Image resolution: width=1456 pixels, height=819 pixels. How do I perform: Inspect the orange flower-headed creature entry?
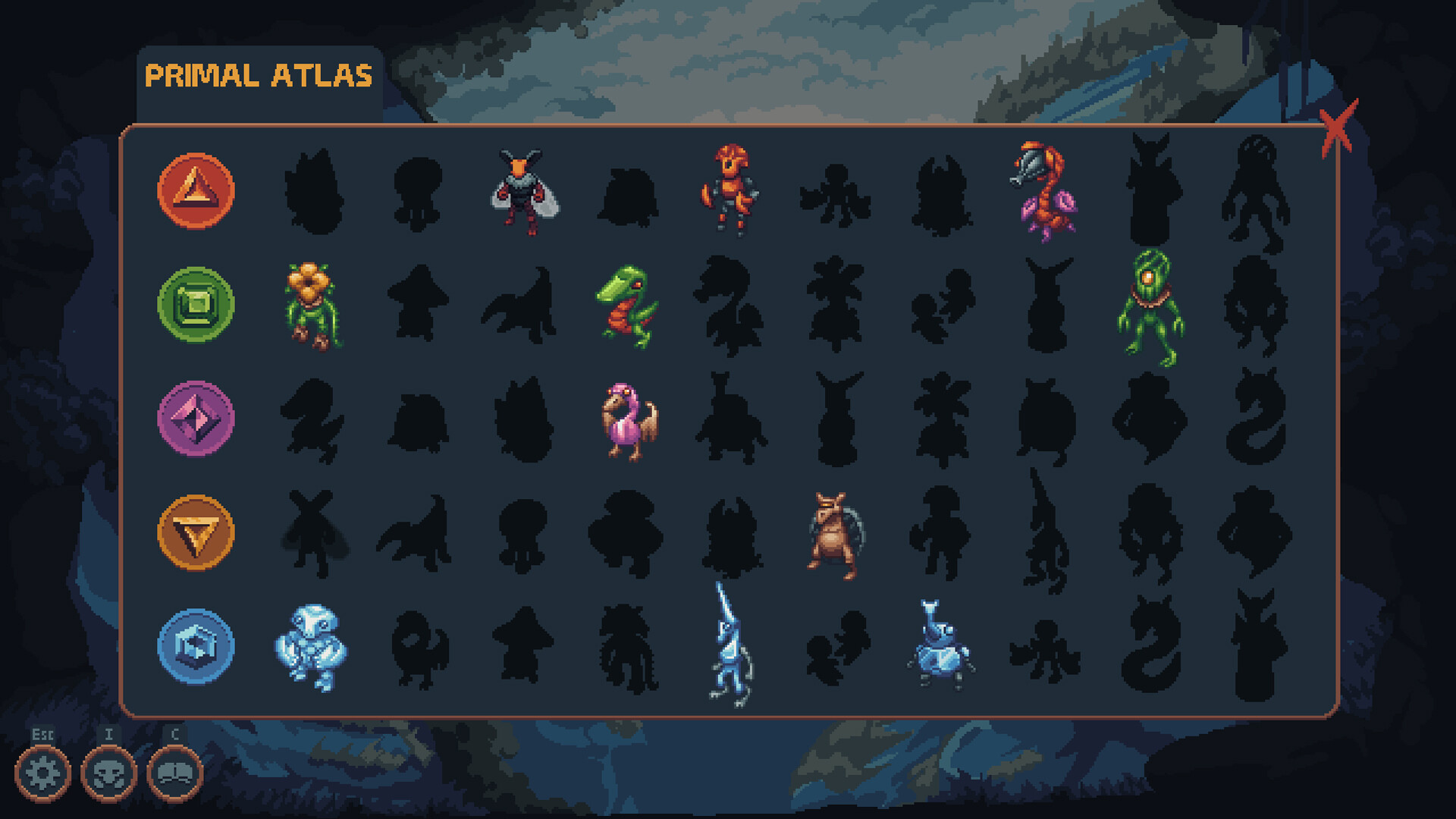[313, 303]
